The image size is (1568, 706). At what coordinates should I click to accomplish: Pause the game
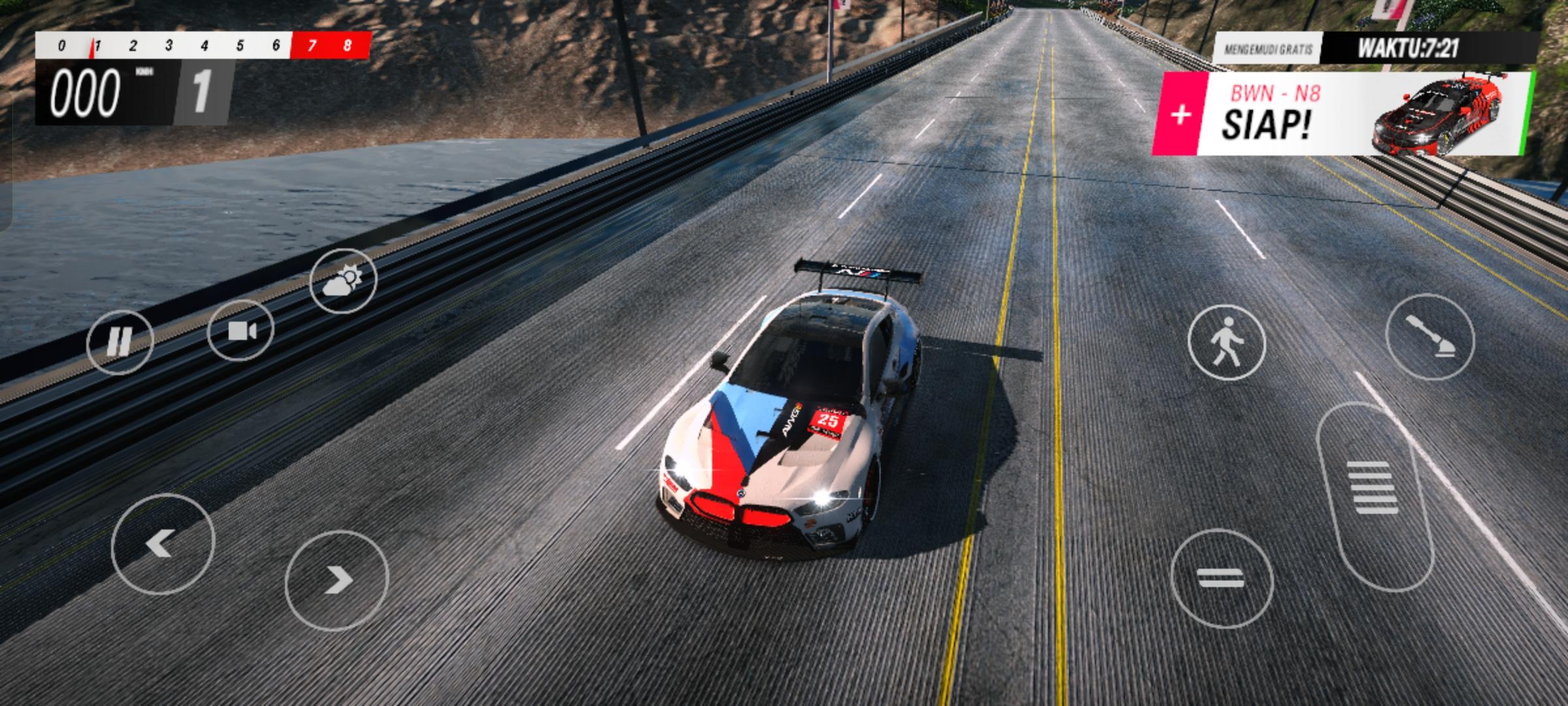click(x=120, y=341)
